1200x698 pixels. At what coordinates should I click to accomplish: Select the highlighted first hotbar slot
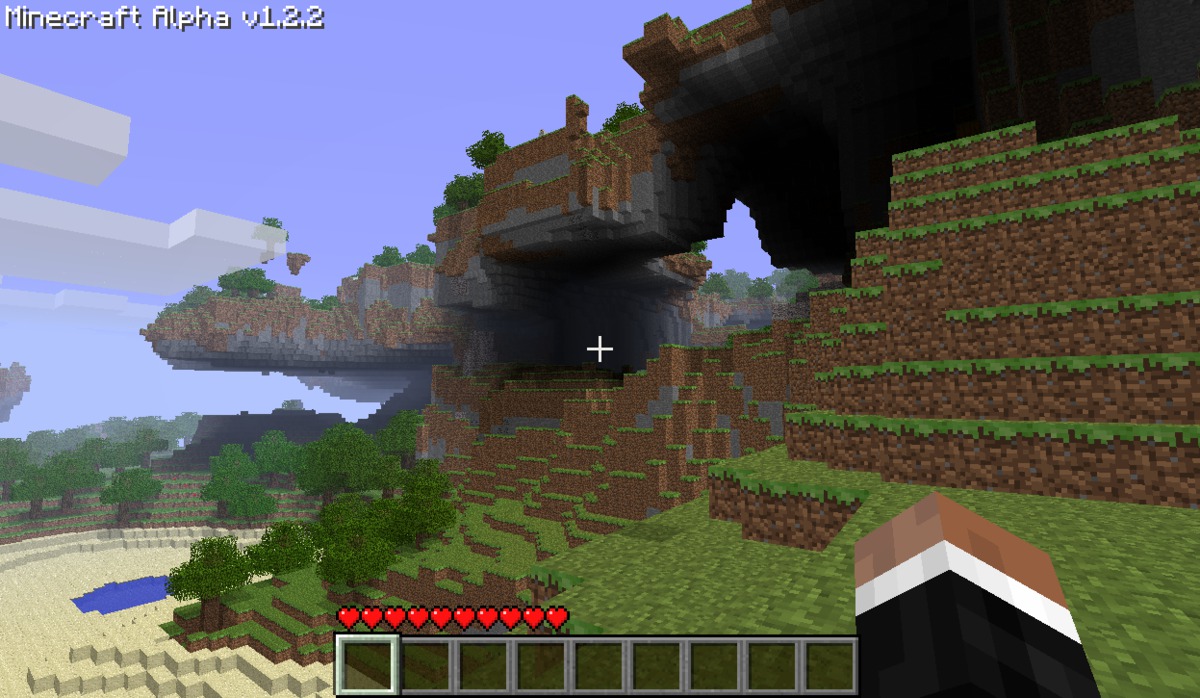point(367,664)
